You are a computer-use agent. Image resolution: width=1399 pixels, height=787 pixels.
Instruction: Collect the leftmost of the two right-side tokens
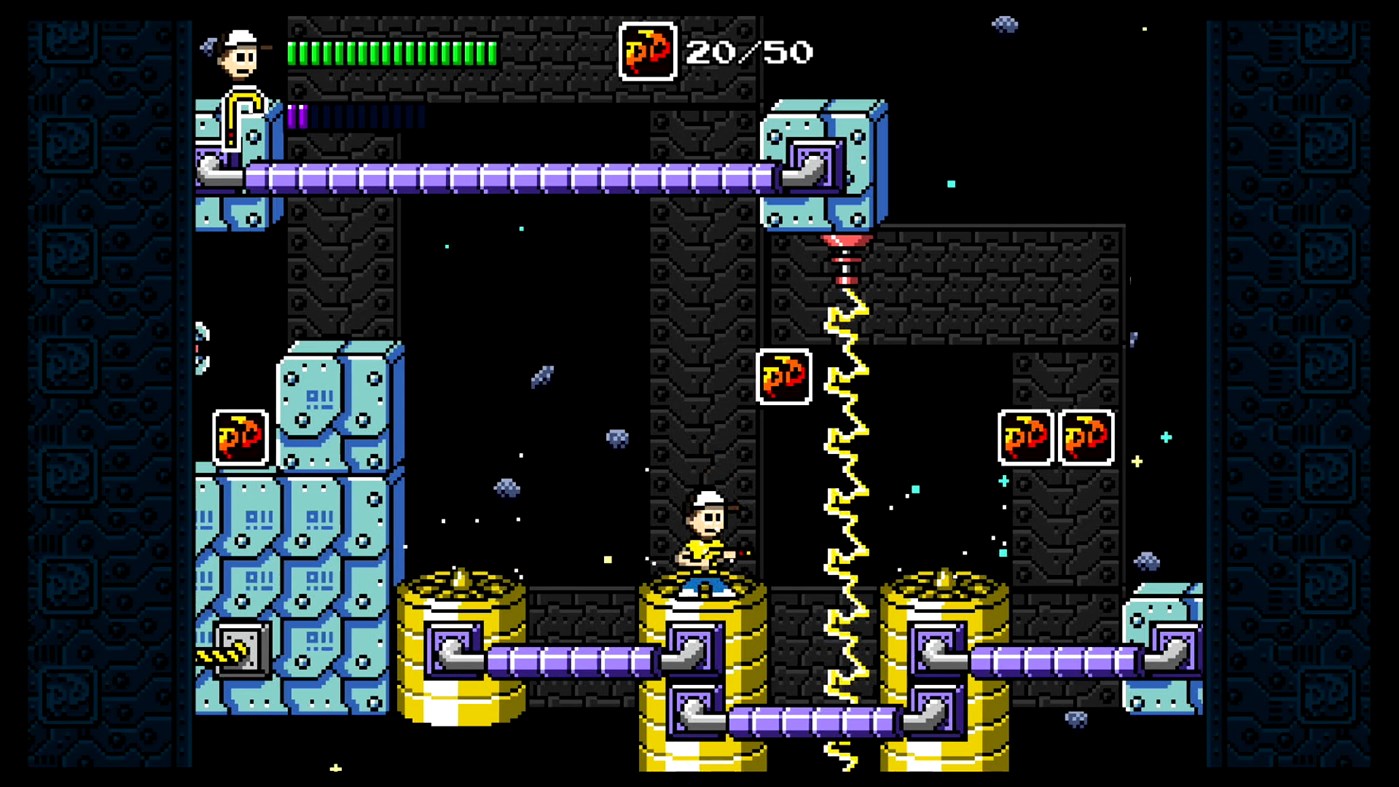(1024, 436)
